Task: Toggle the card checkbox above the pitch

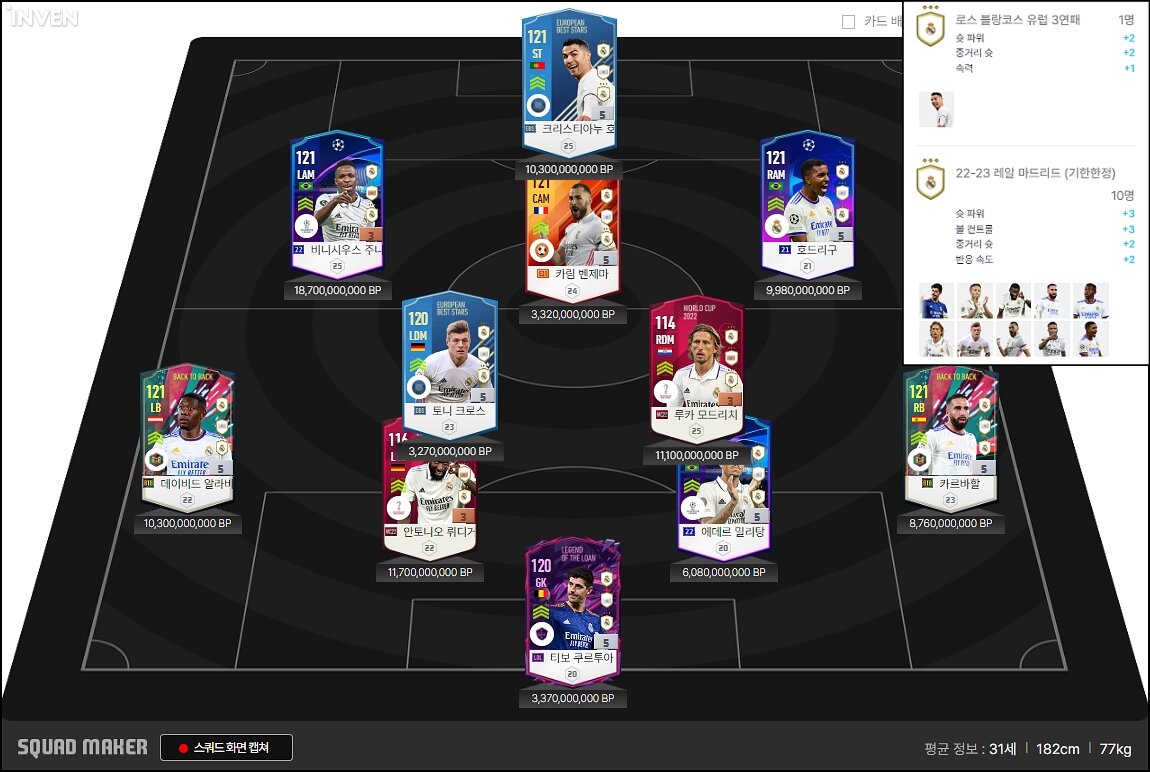Action: 848,21
